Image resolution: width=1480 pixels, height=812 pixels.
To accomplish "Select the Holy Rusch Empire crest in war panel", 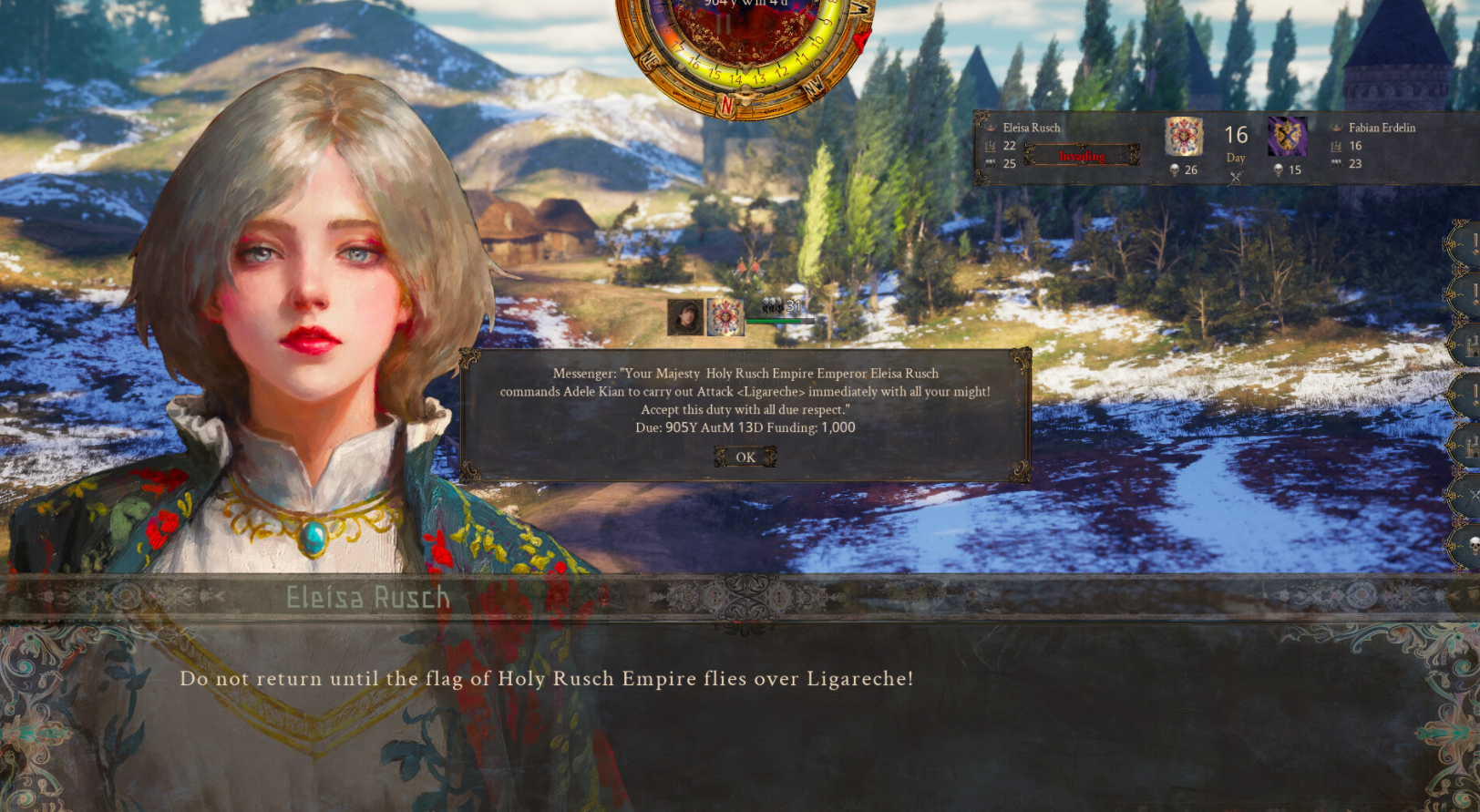I will (1184, 137).
